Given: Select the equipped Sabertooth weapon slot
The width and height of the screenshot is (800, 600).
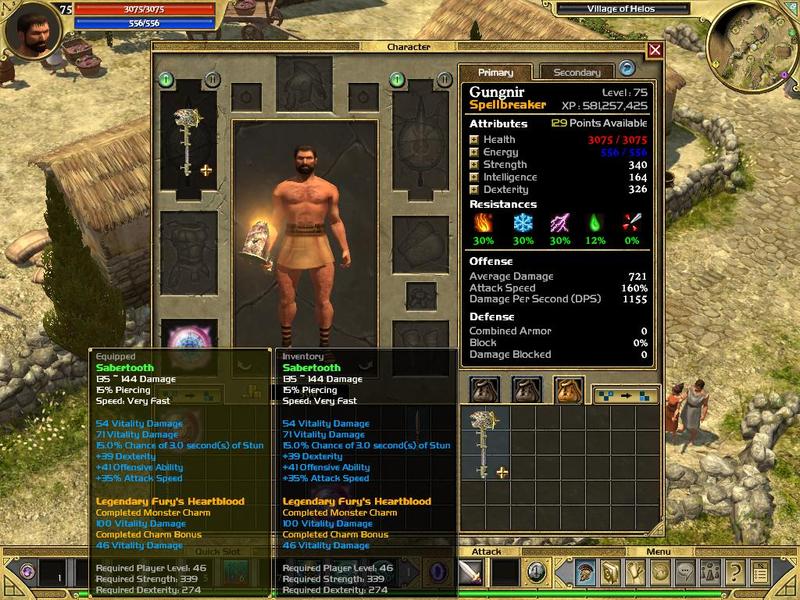Looking at the screenshot, I should [188, 145].
